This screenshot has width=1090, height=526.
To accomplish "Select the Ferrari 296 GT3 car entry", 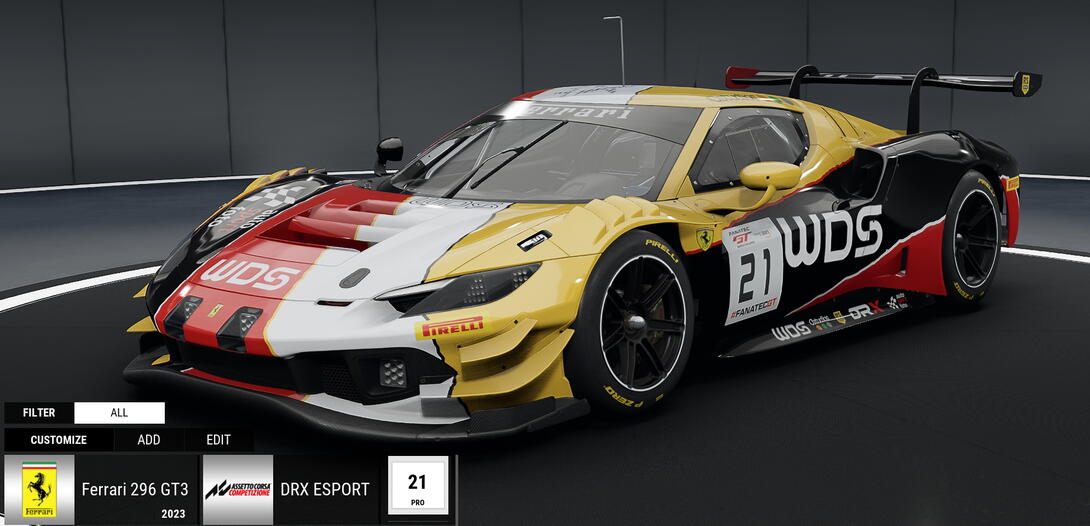I will tap(100, 490).
